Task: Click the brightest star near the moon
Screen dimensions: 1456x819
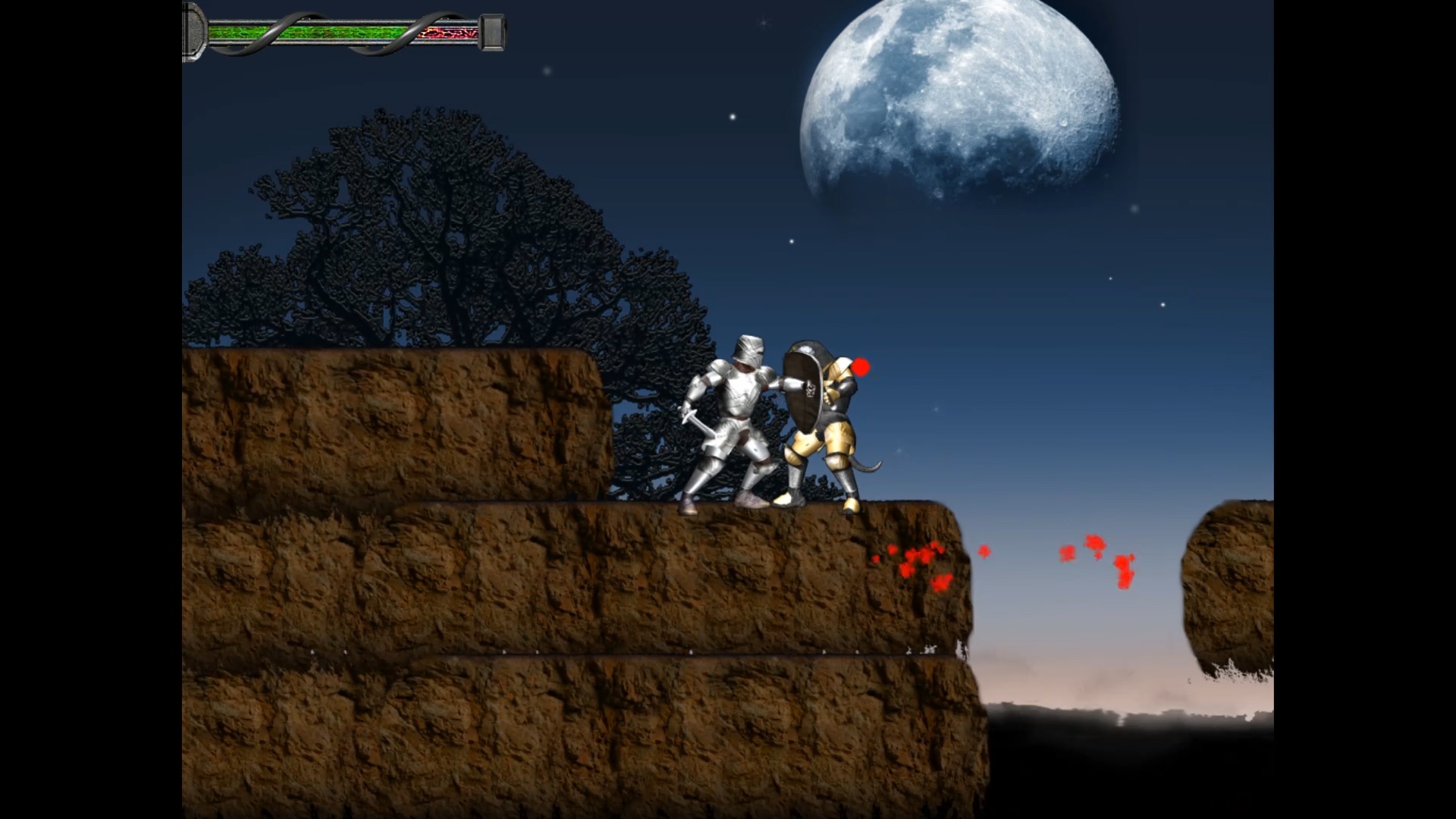Action: click(x=733, y=118)
